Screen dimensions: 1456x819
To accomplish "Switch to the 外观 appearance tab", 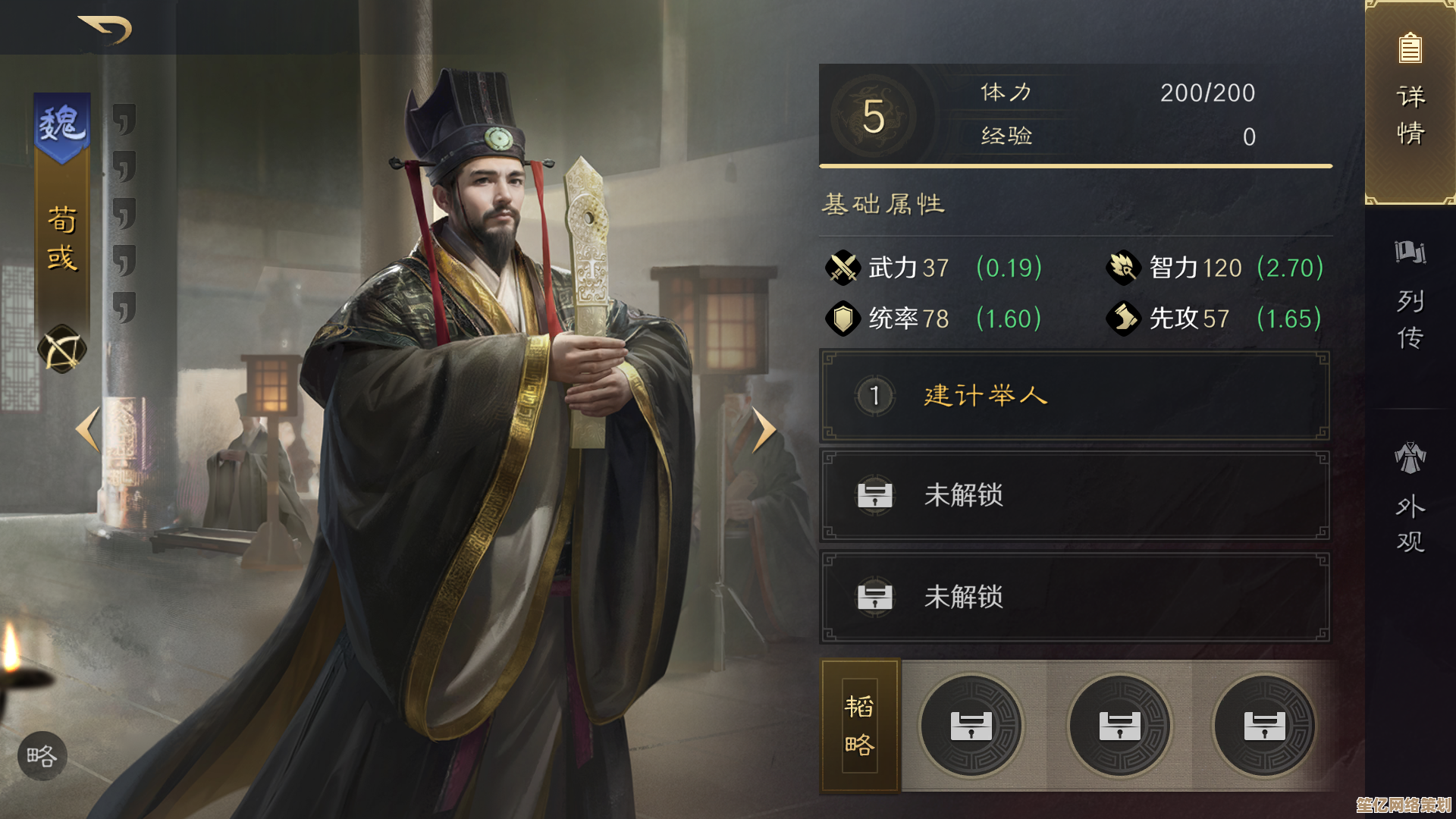I will pos(1410,498).
